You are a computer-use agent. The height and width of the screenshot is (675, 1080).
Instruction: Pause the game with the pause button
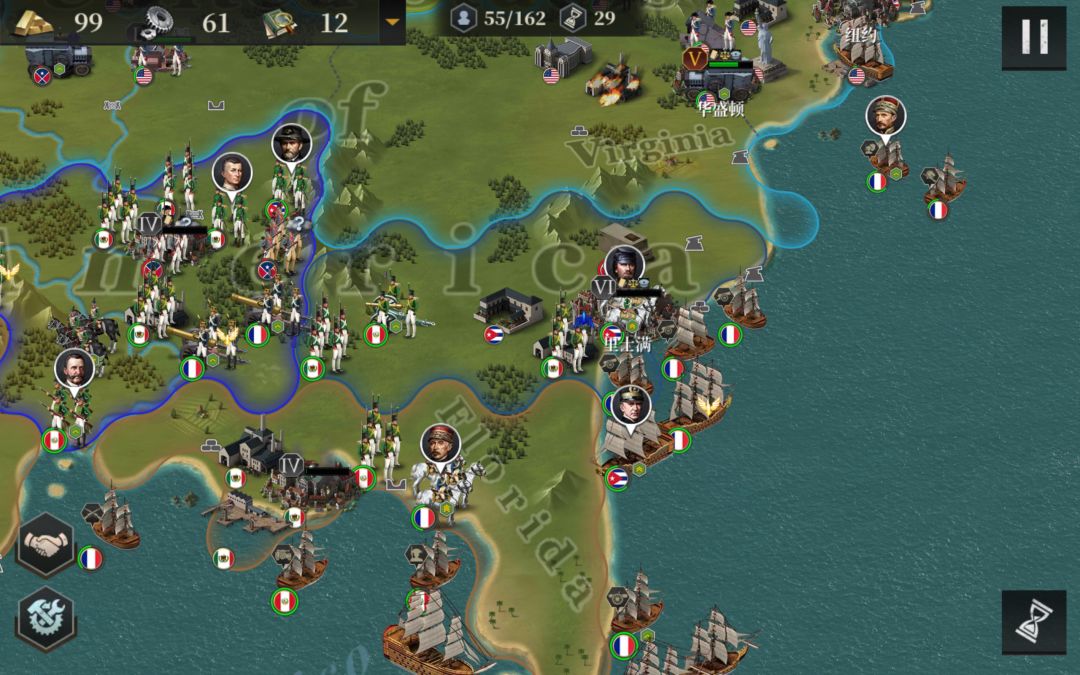click(x=1034, y=38)
